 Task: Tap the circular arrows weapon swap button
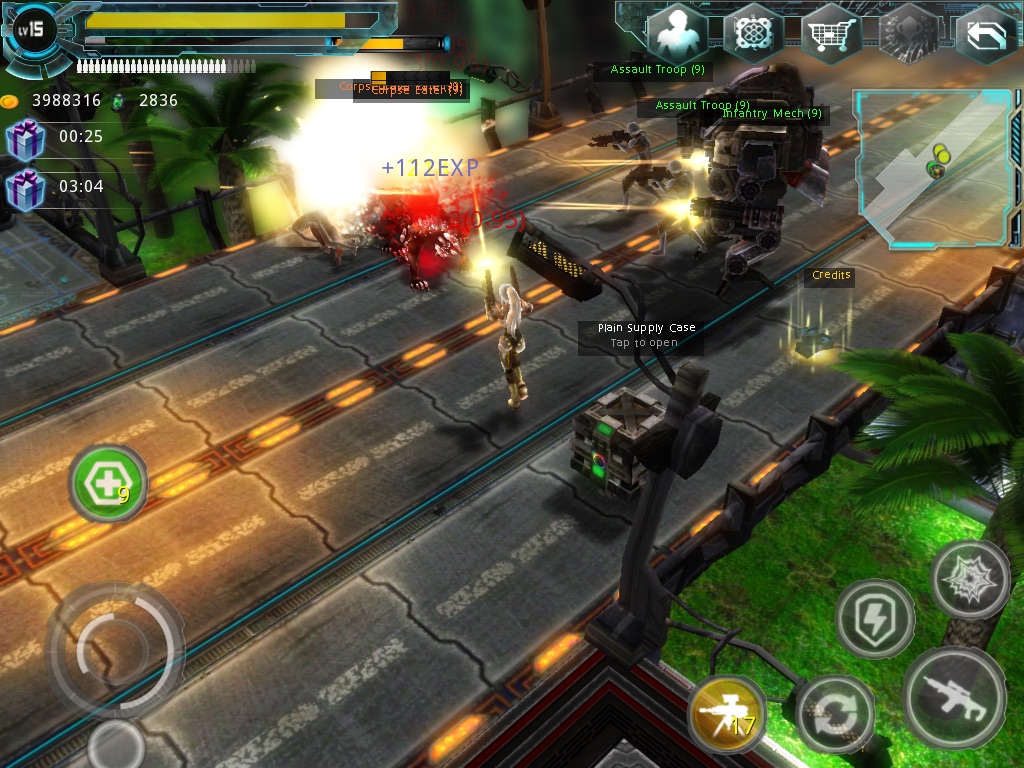(x=836, y=714)
